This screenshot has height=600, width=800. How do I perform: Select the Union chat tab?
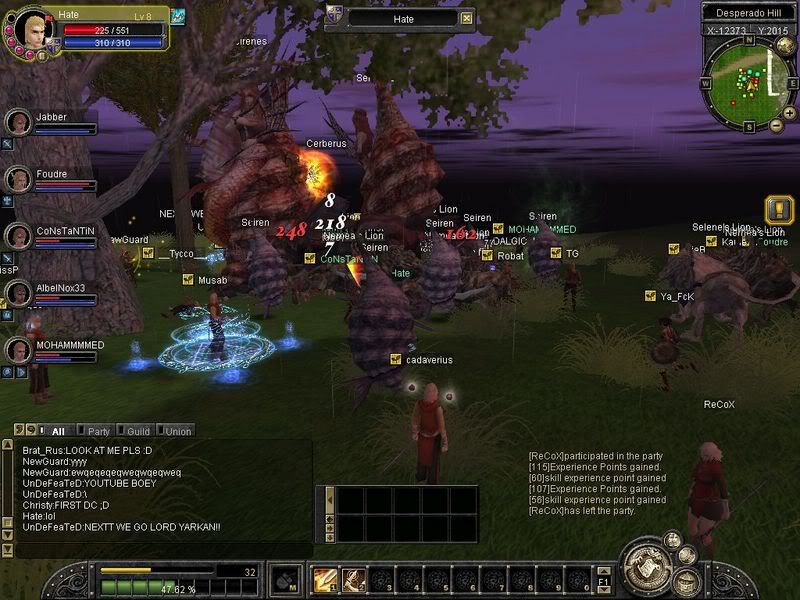178,431
